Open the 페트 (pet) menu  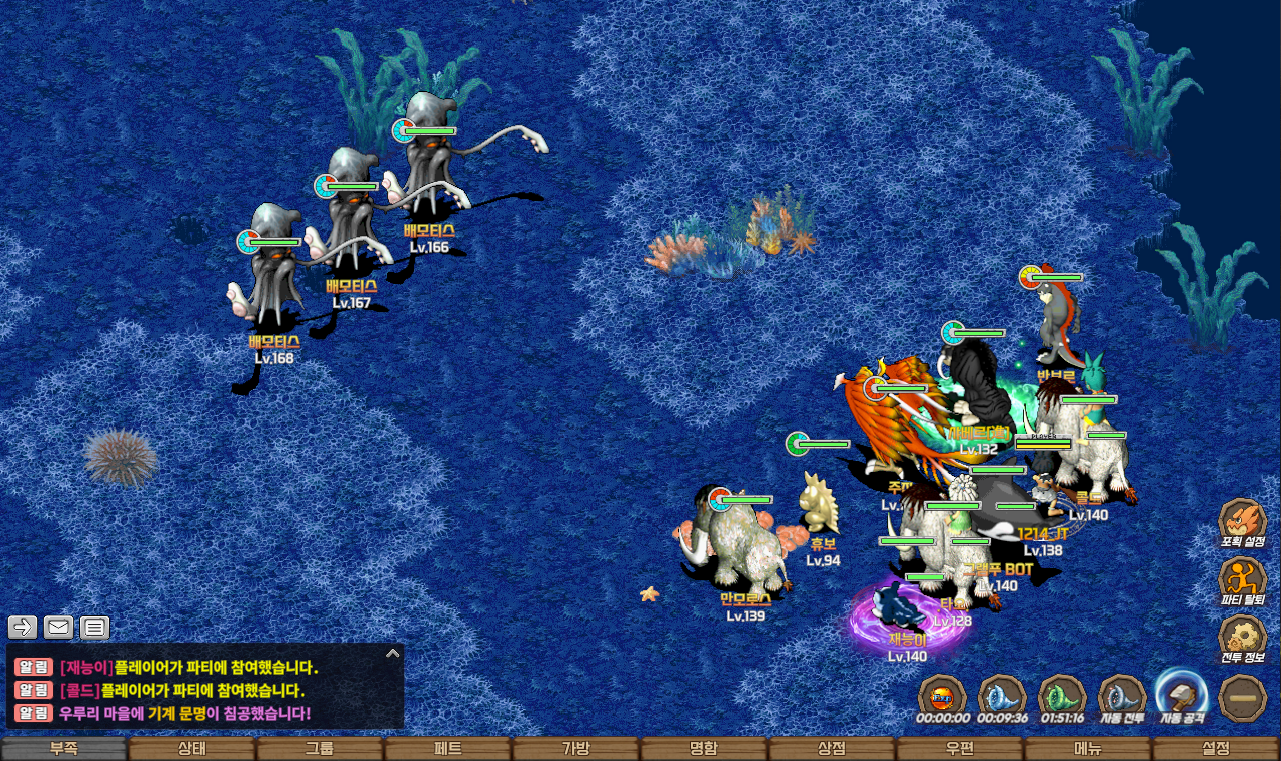448,749
